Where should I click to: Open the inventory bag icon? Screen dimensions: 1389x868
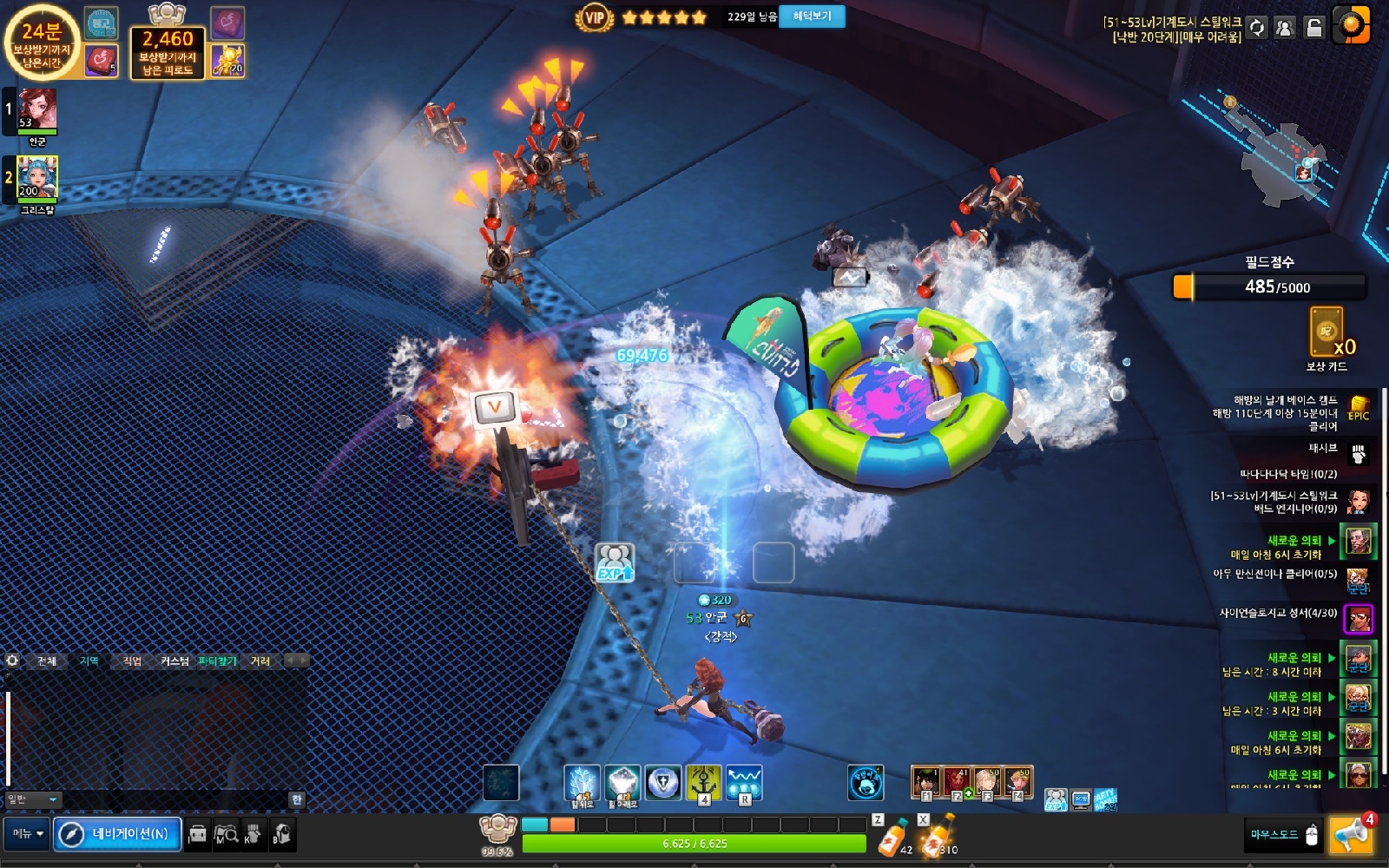click(x=198, y=834)
